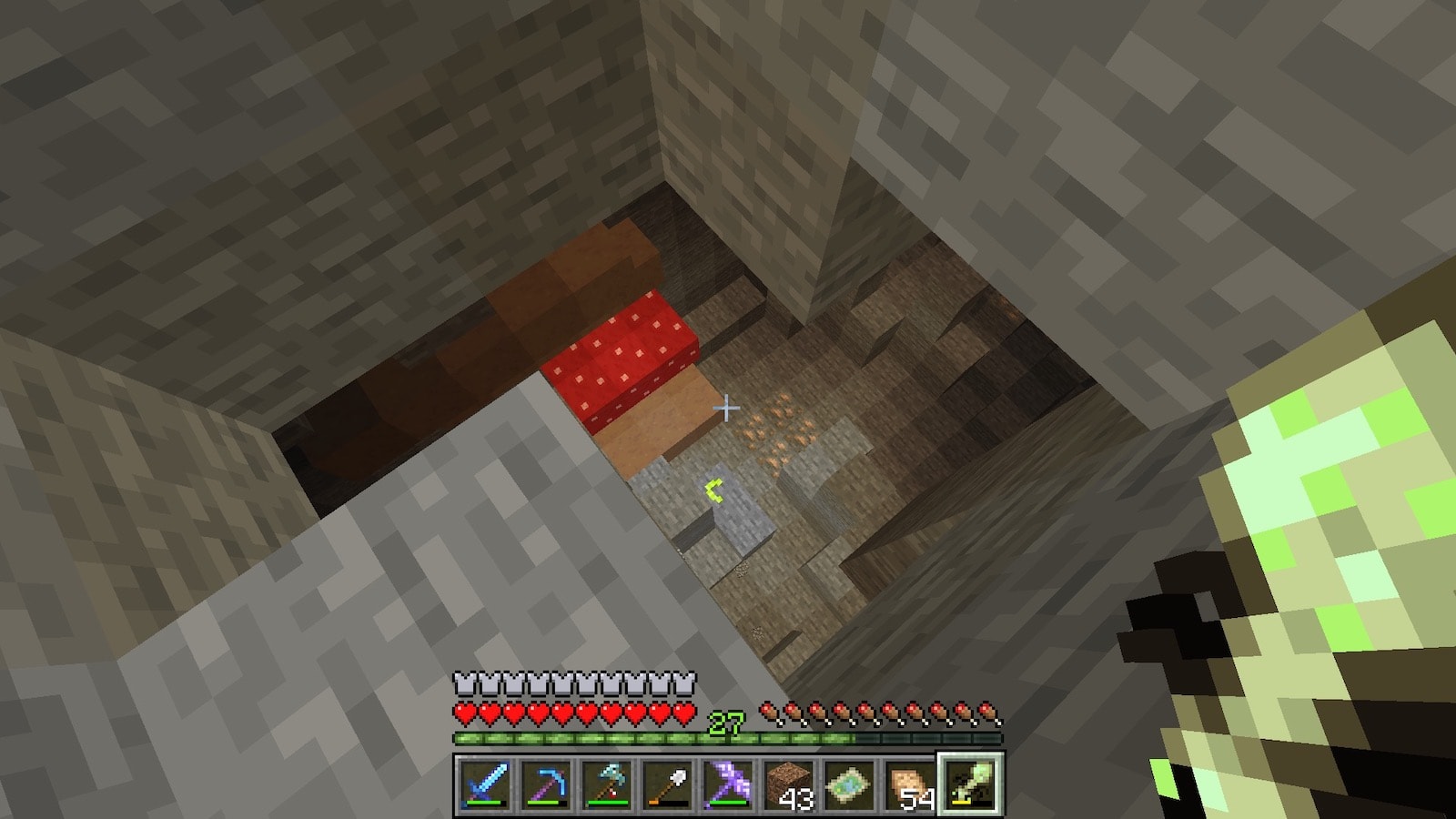Image resolution: width=1456 pixels, height=819 pixels.
Task: Click the highlighted green torch-like item slot
Action: 970,783
